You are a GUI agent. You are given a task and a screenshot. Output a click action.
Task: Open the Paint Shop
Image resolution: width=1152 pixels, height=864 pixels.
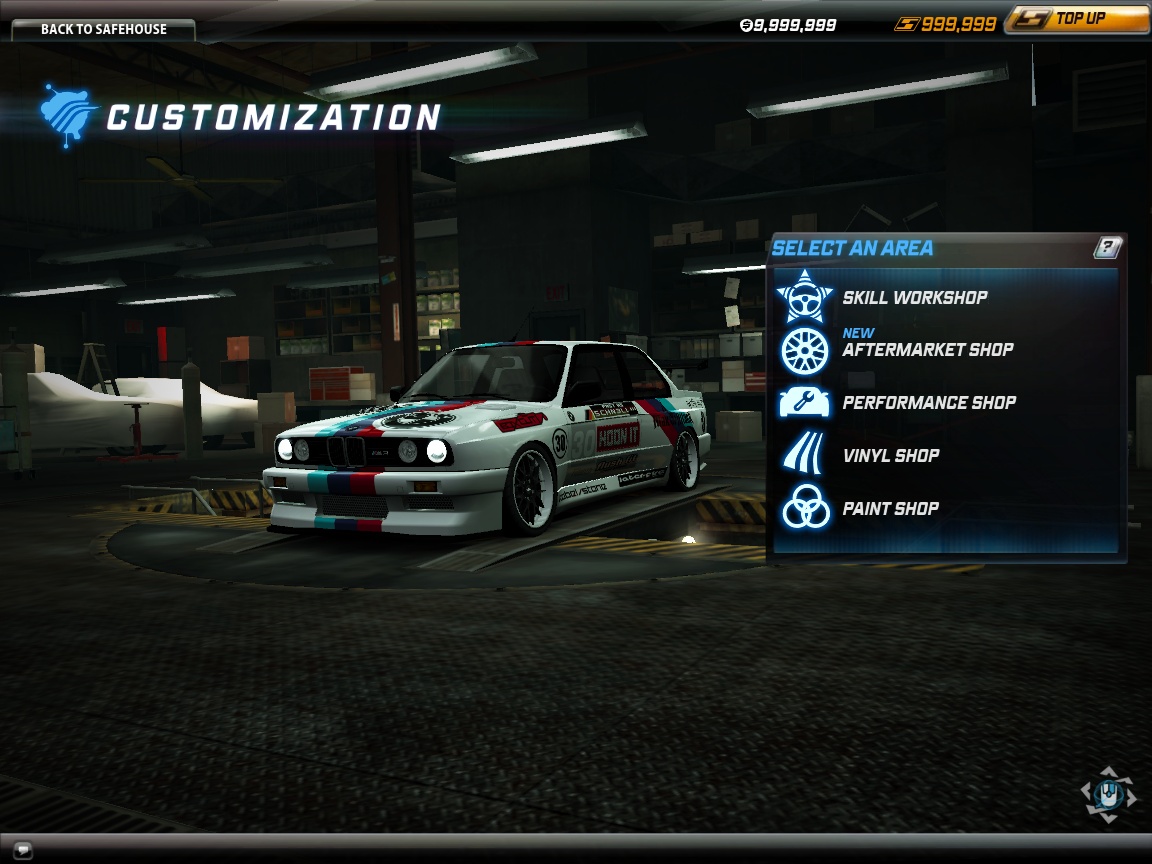pos(890,509)
